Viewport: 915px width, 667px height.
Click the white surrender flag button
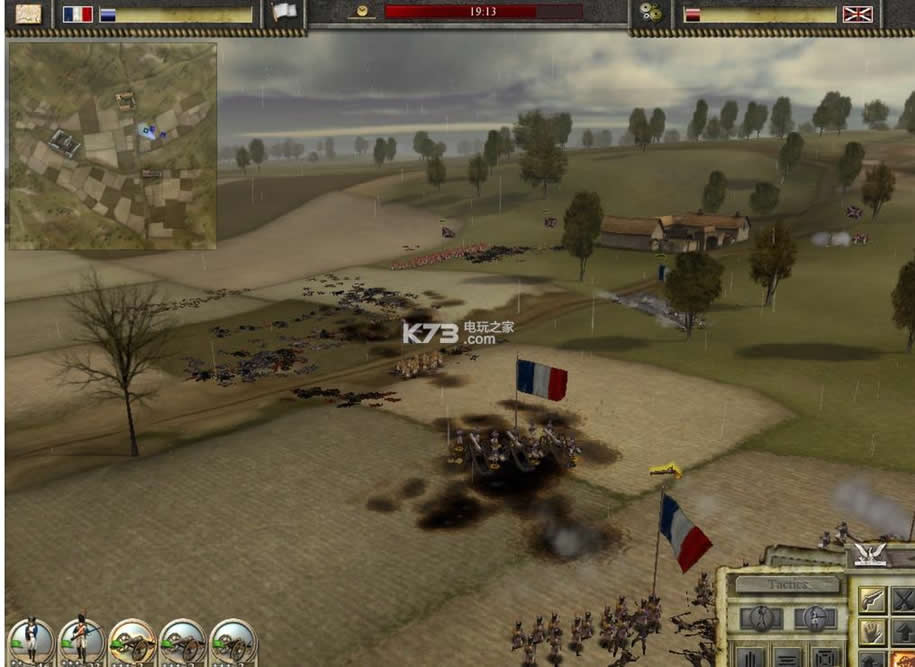pyautogui.click(x=285, y=13)
